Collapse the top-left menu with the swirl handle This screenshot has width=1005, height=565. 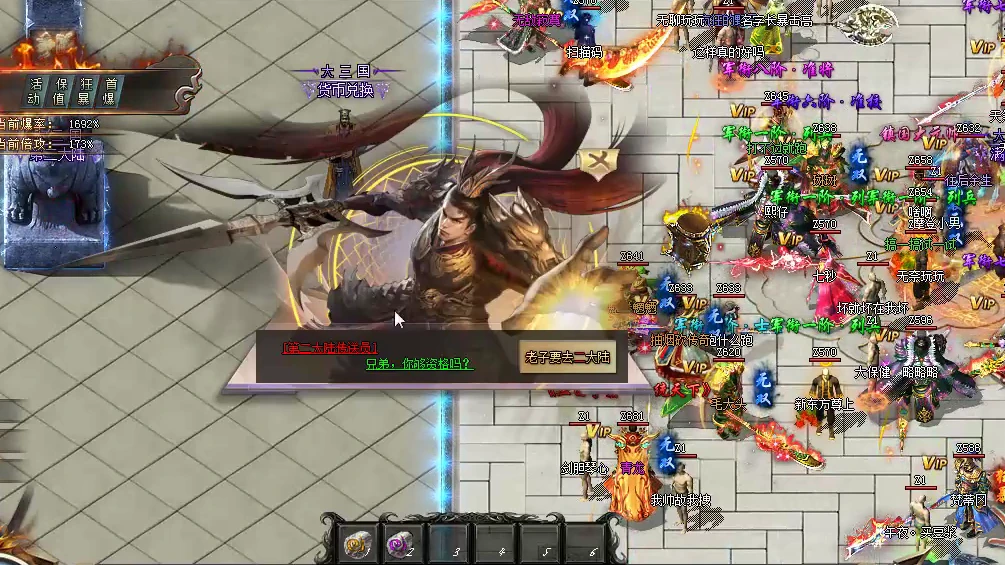[188, 95]
